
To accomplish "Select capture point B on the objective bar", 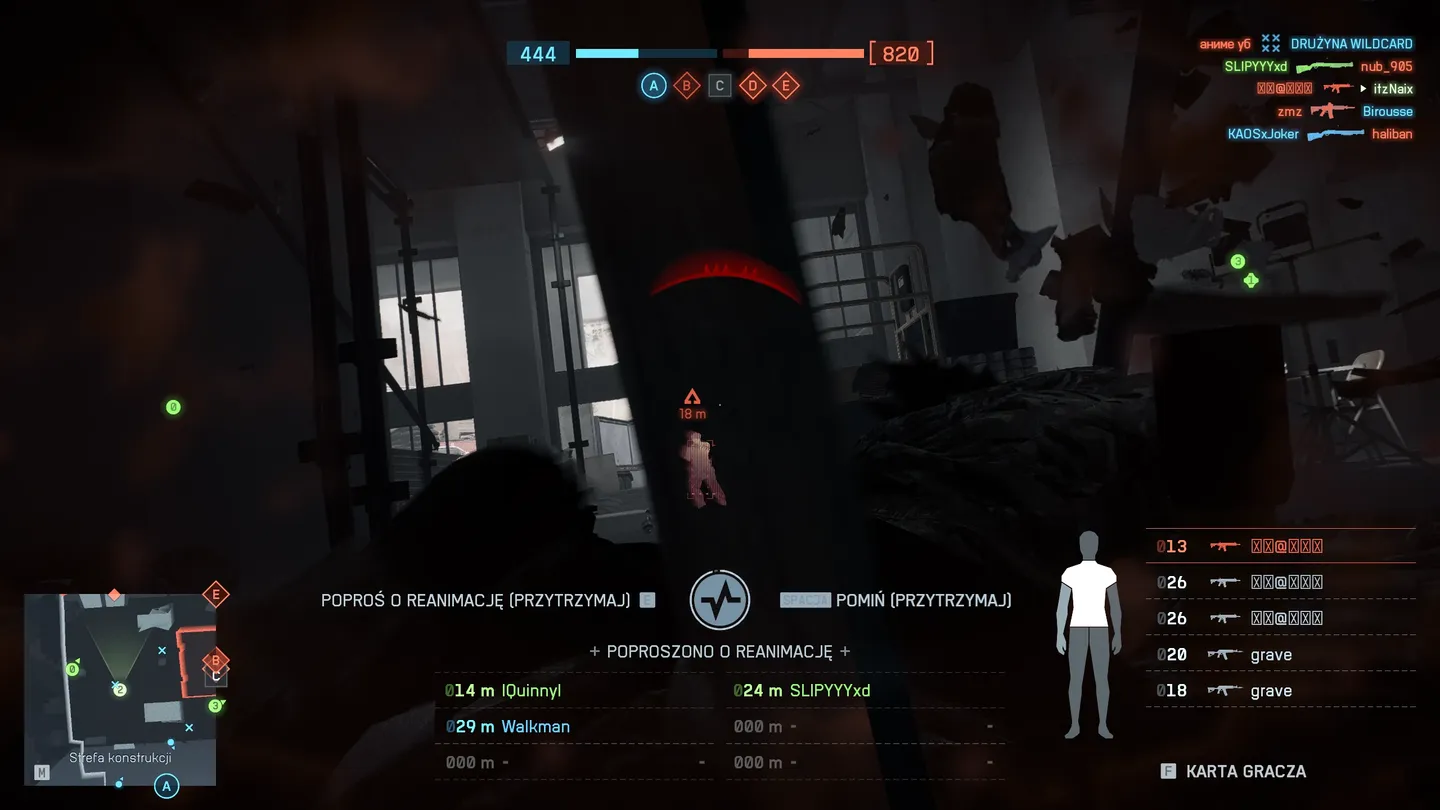I will click(686, 86).
